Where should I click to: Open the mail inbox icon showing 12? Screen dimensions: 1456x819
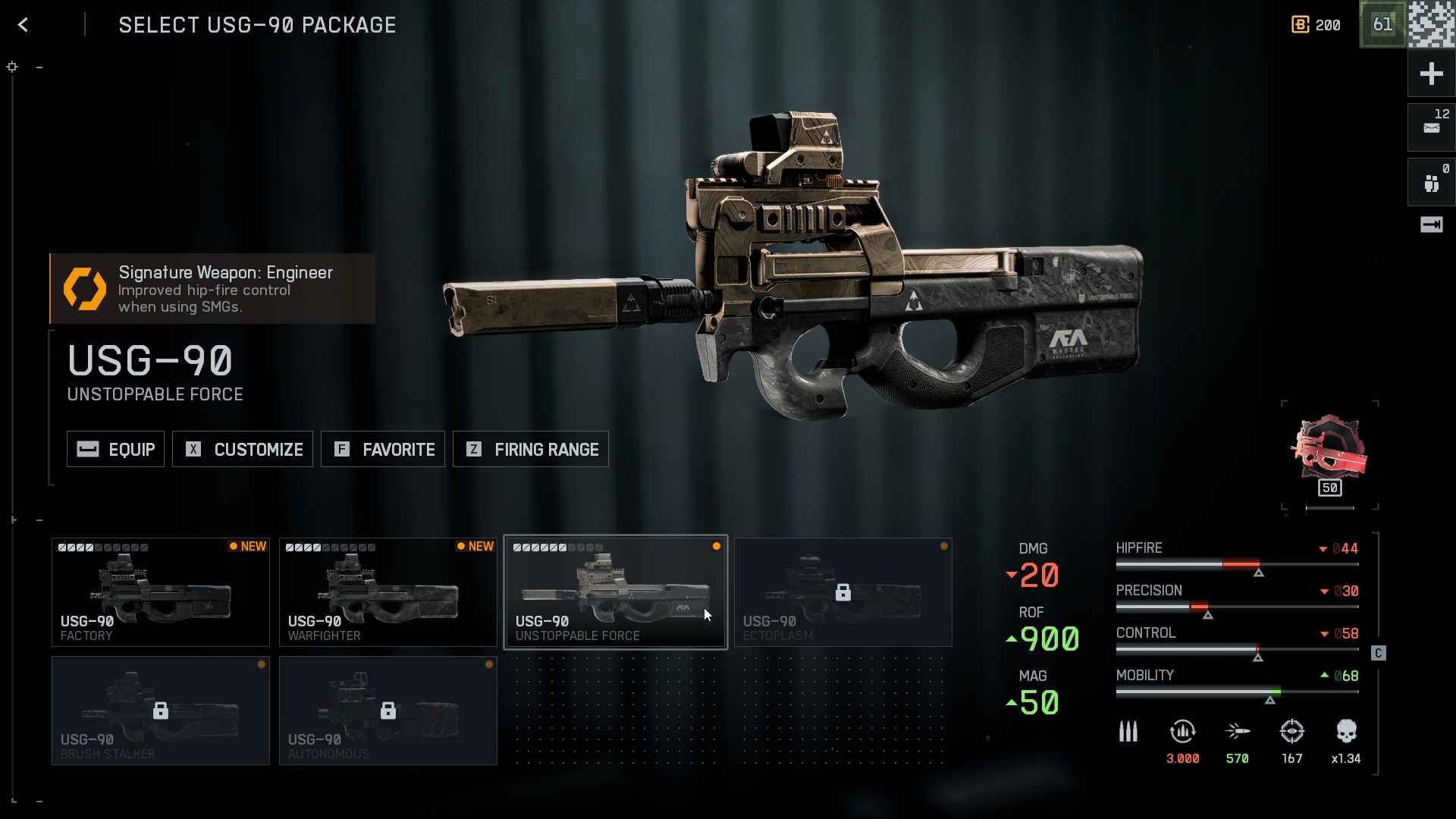[x=1431, y=127]
